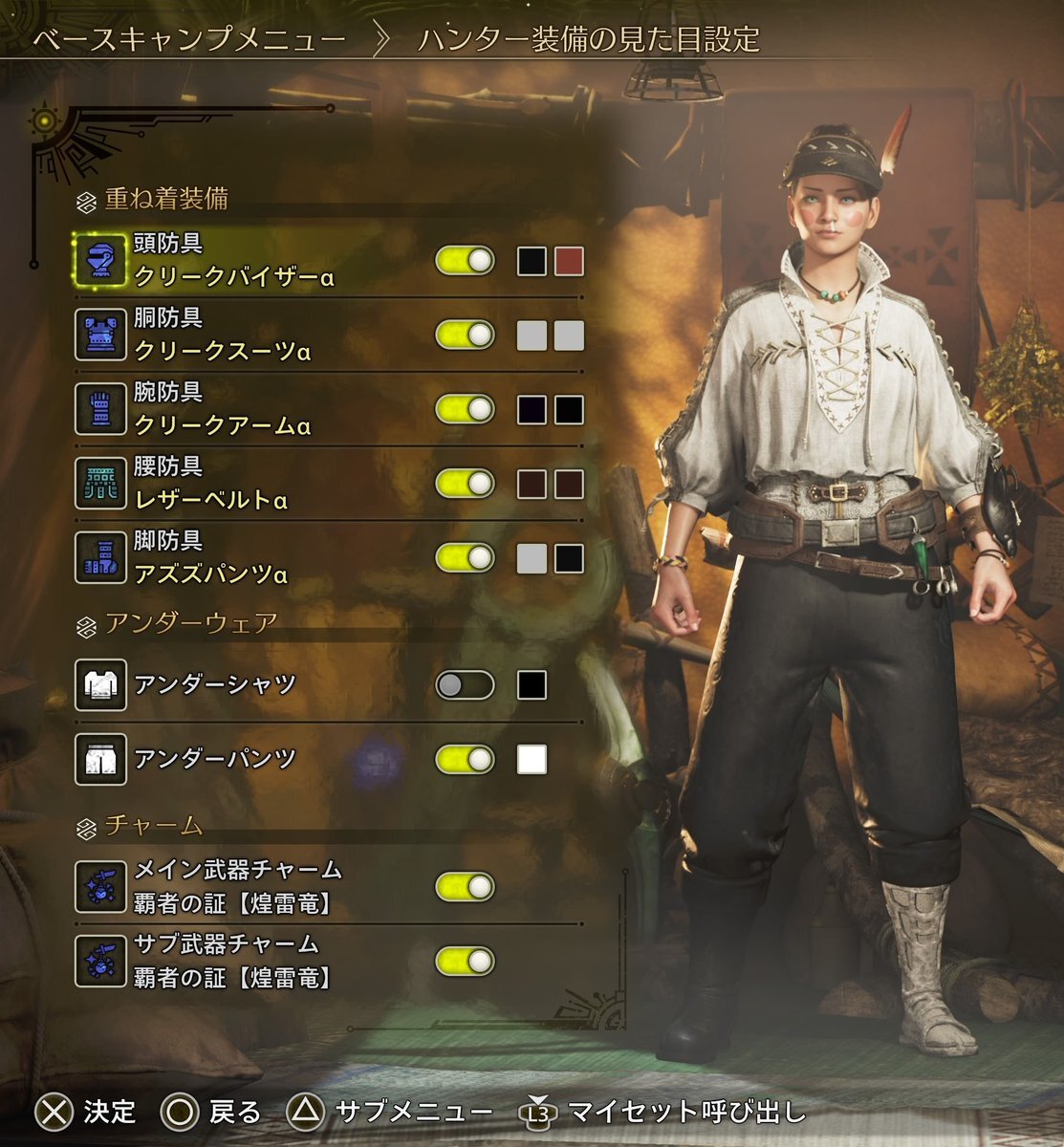Toggle sub weapon charm visibility switch
The image size is (1064, 1147).
coord(465,961)
